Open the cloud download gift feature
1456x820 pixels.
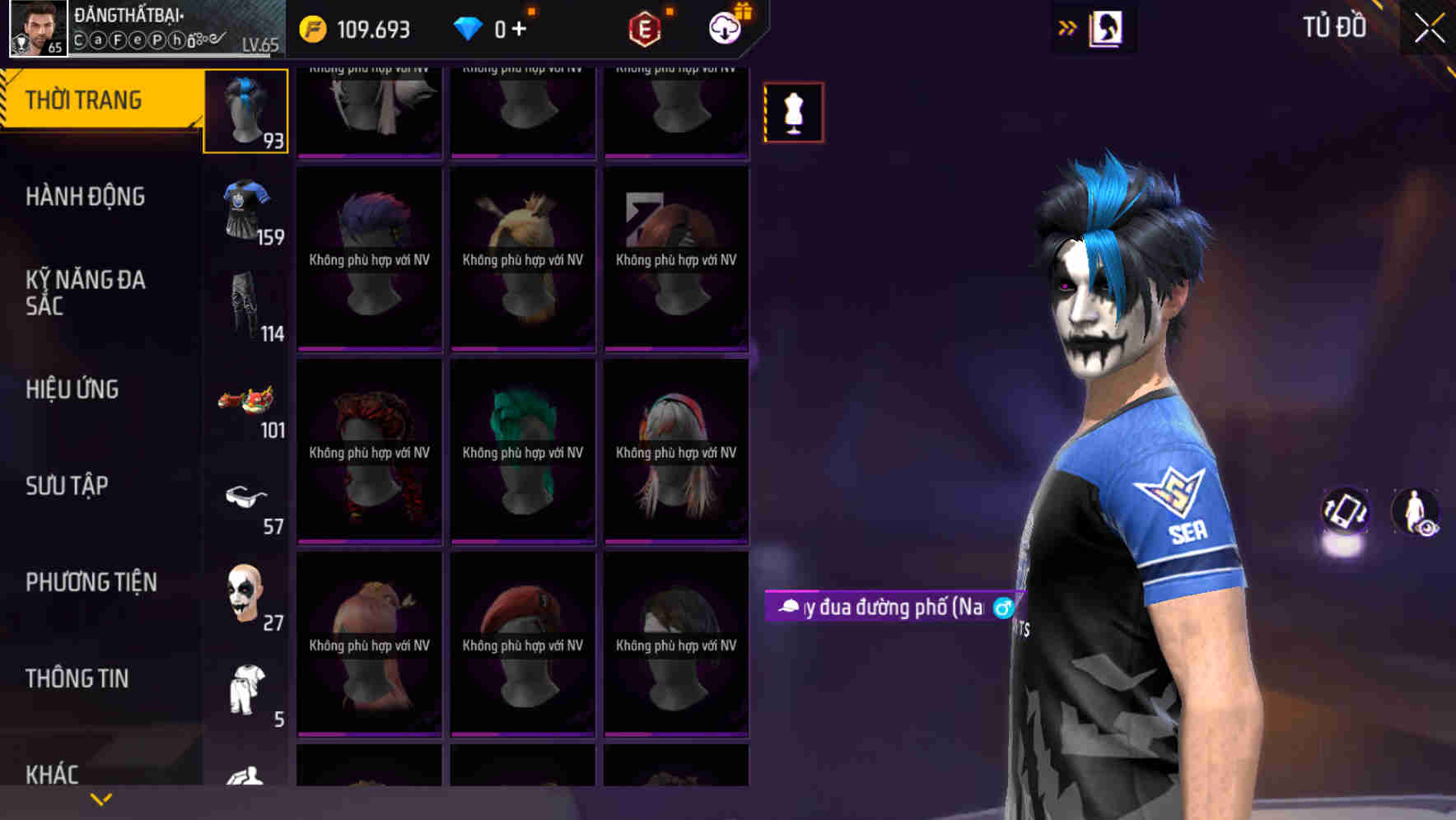(x=723, y=27)
